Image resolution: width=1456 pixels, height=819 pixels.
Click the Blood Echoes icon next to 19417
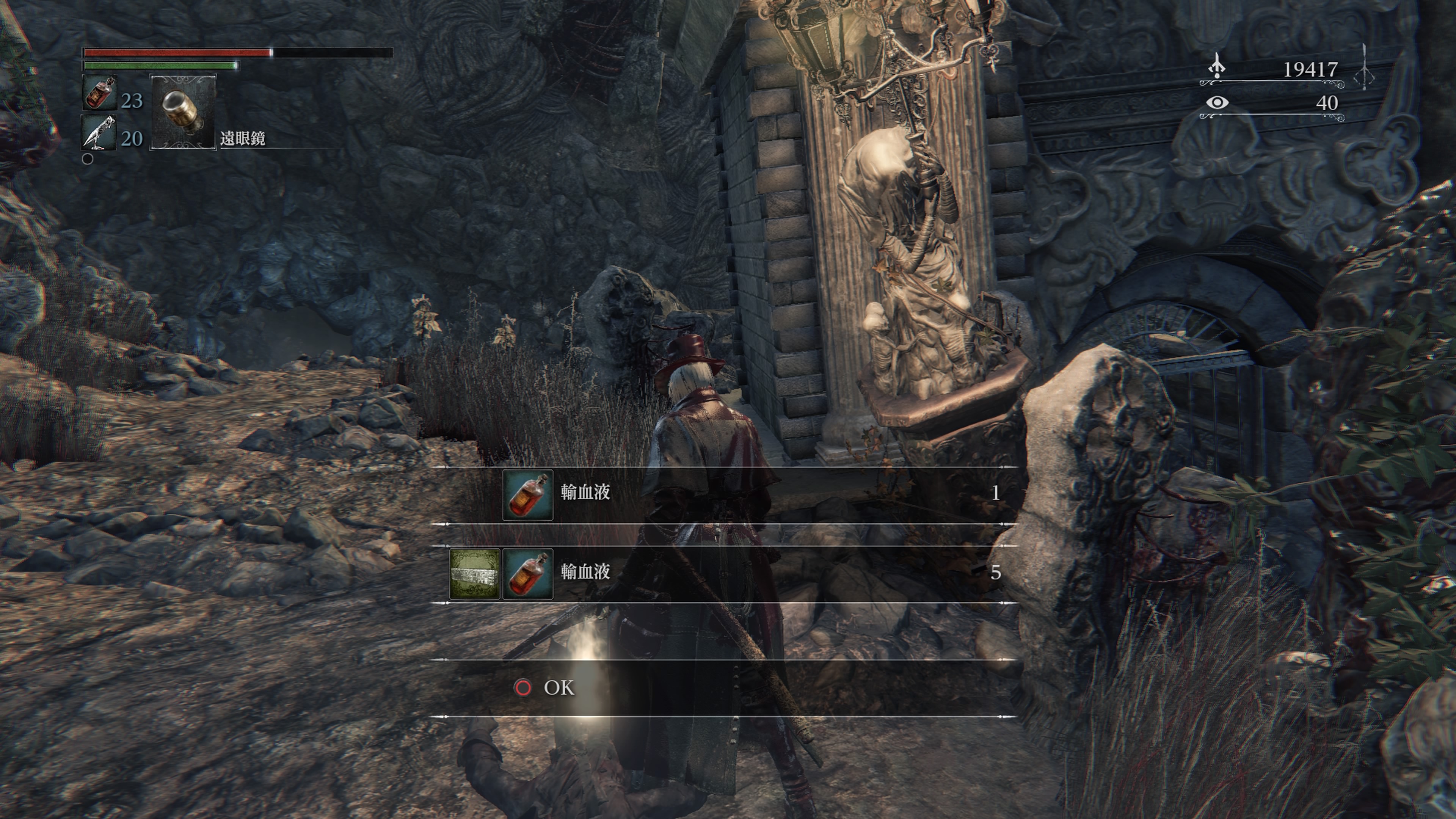point(1216,67)
